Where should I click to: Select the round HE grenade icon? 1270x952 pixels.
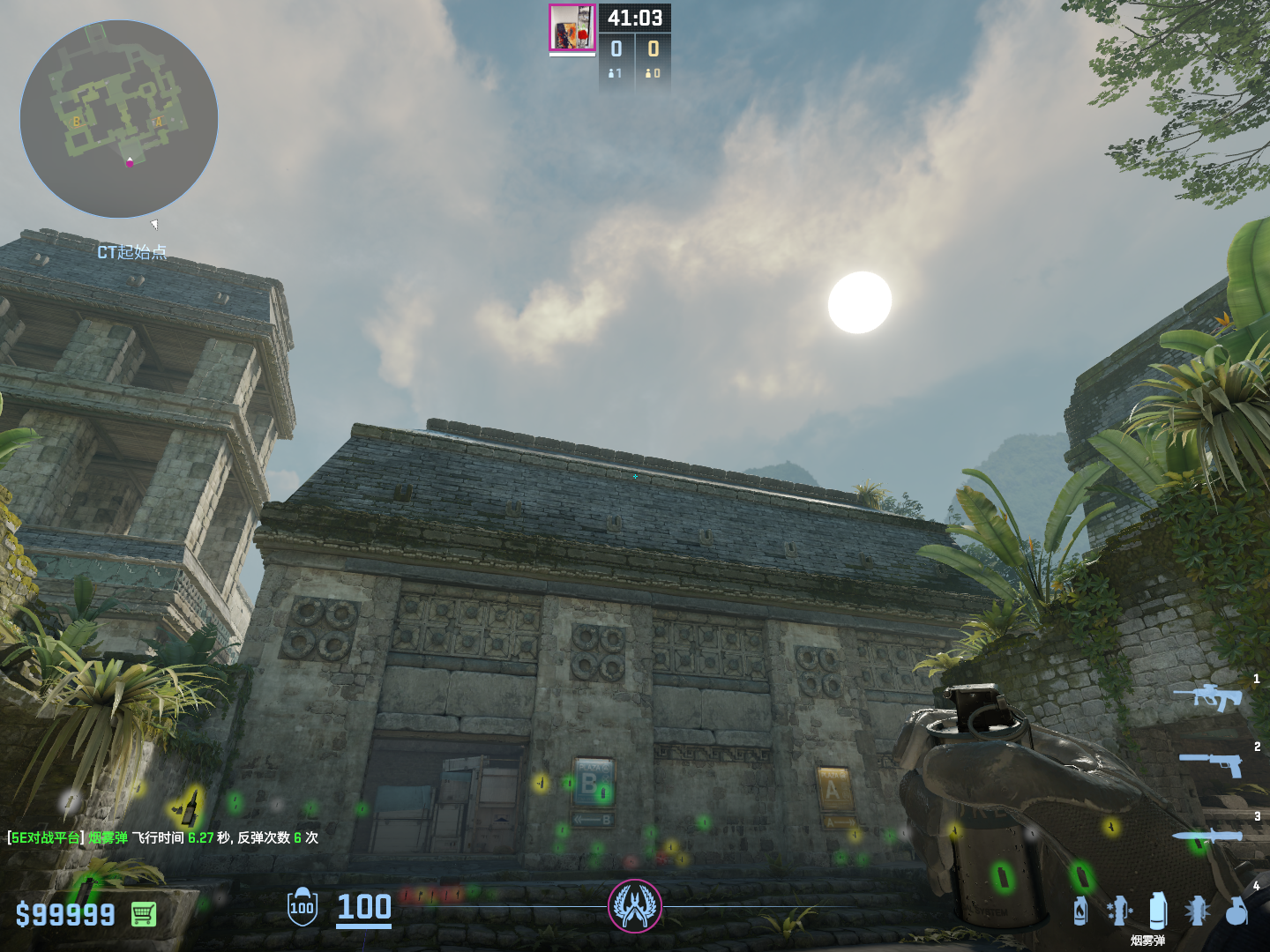click(x=1236, y=911)
